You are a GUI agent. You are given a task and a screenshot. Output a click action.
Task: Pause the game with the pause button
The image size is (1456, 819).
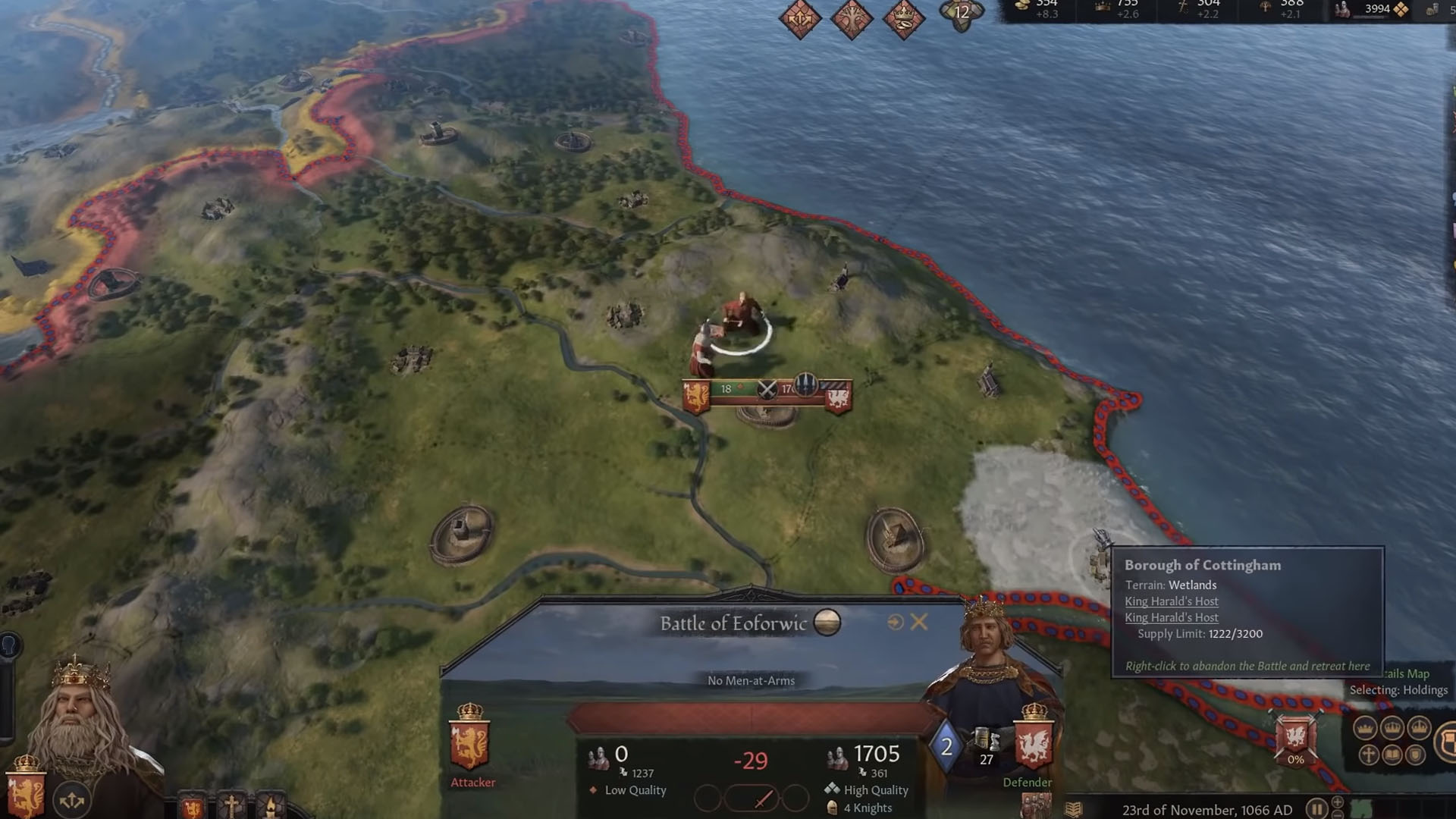pyautogui.click(x=1317, y=809)
